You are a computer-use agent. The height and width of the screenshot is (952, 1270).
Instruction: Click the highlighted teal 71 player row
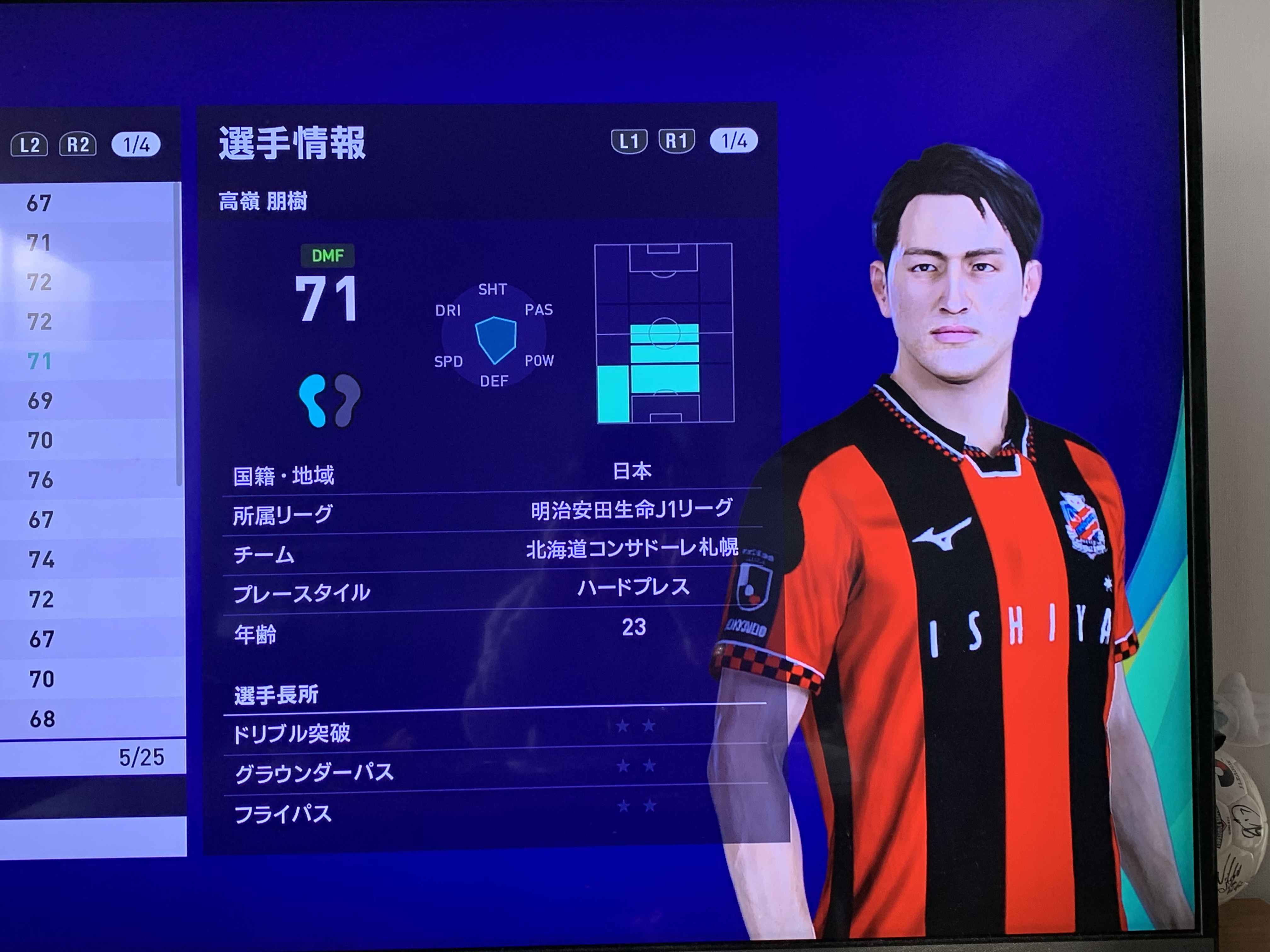click(86, 361)
